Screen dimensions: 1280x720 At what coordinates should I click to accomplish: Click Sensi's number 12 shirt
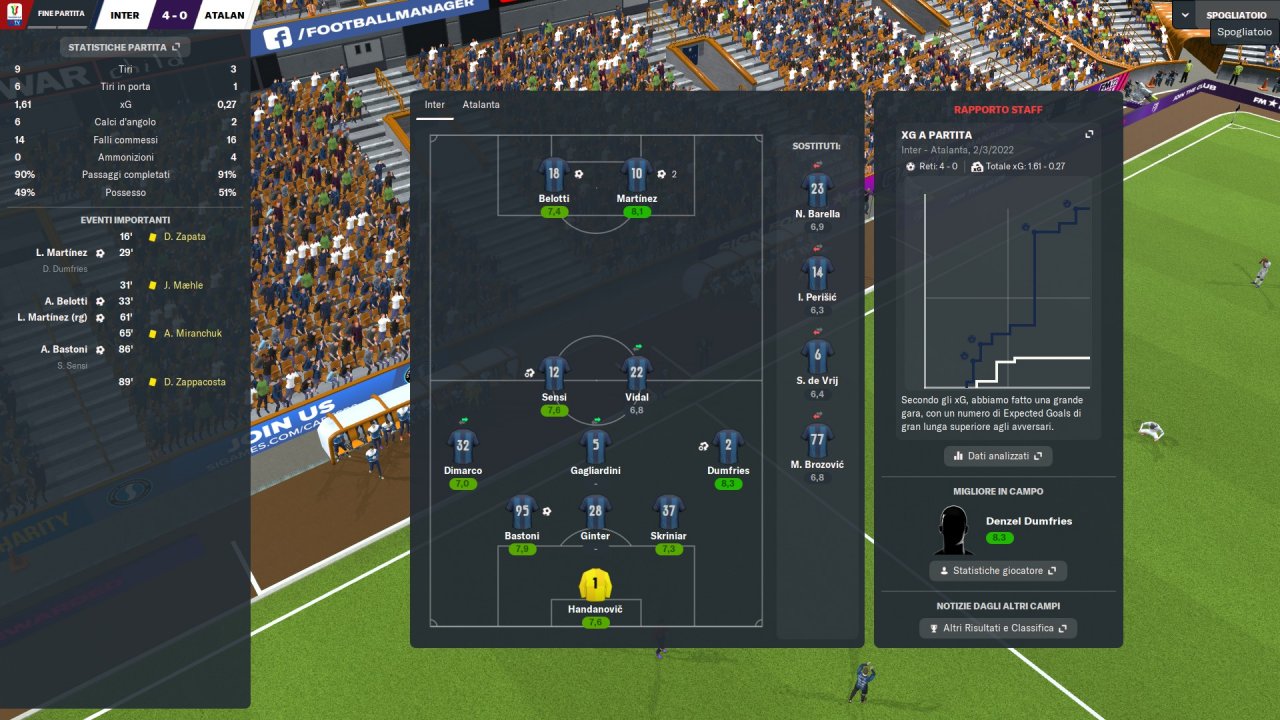(x=553, y=373)
